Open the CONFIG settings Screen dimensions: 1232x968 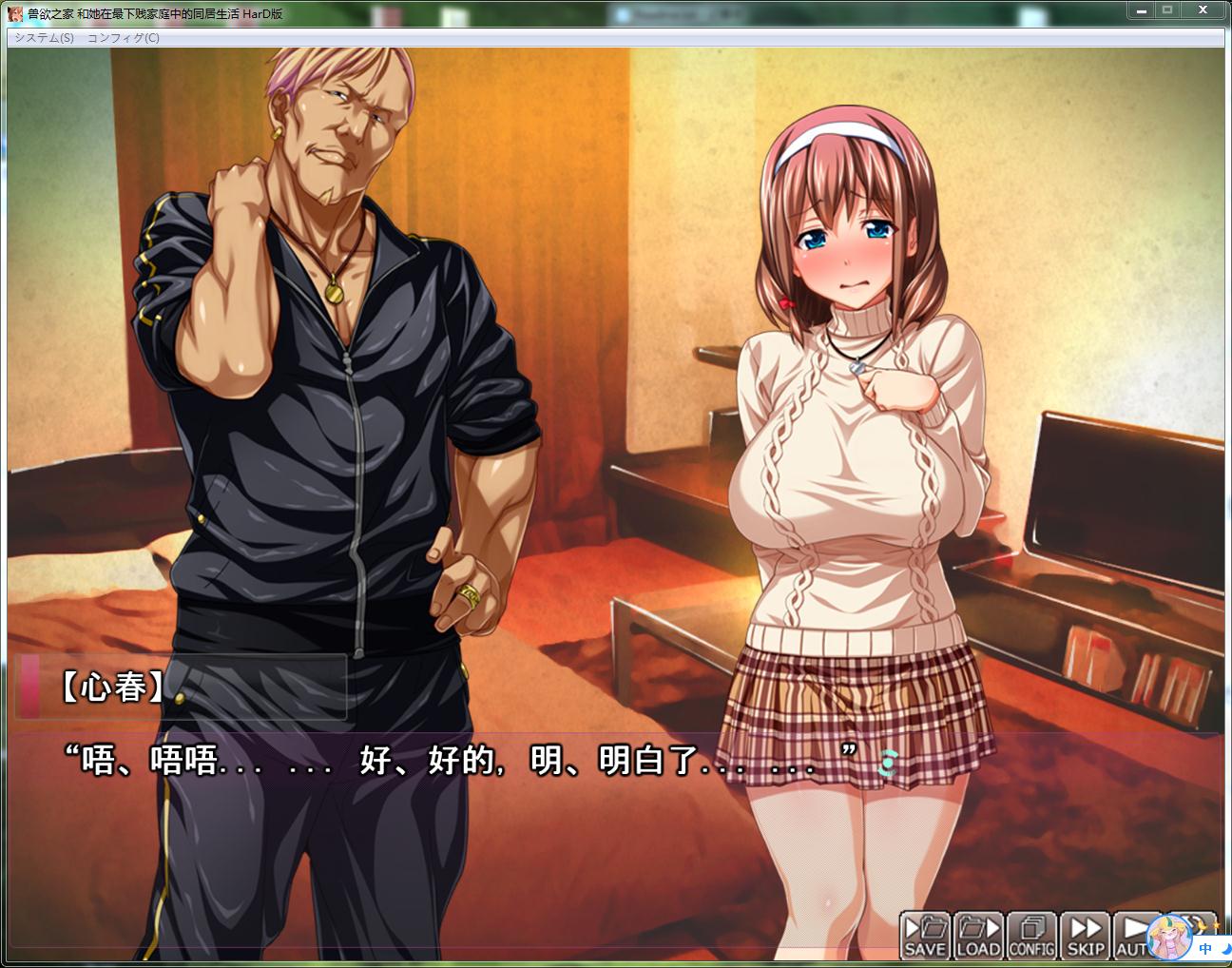(1031, 936)
